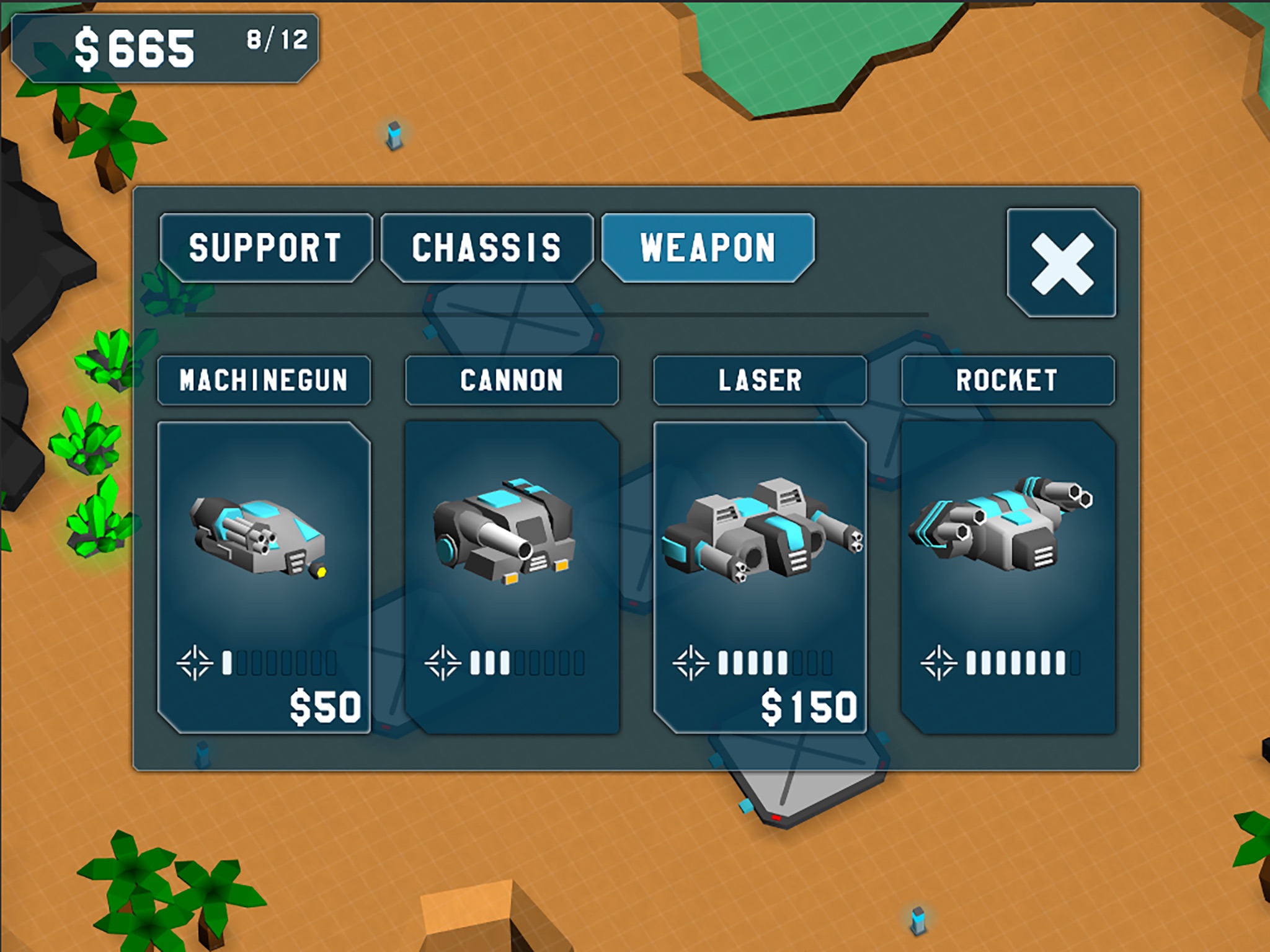
Task: Purchase the Laser weapon card for $150
Action: pyautogui.click(x=760, y=578)
